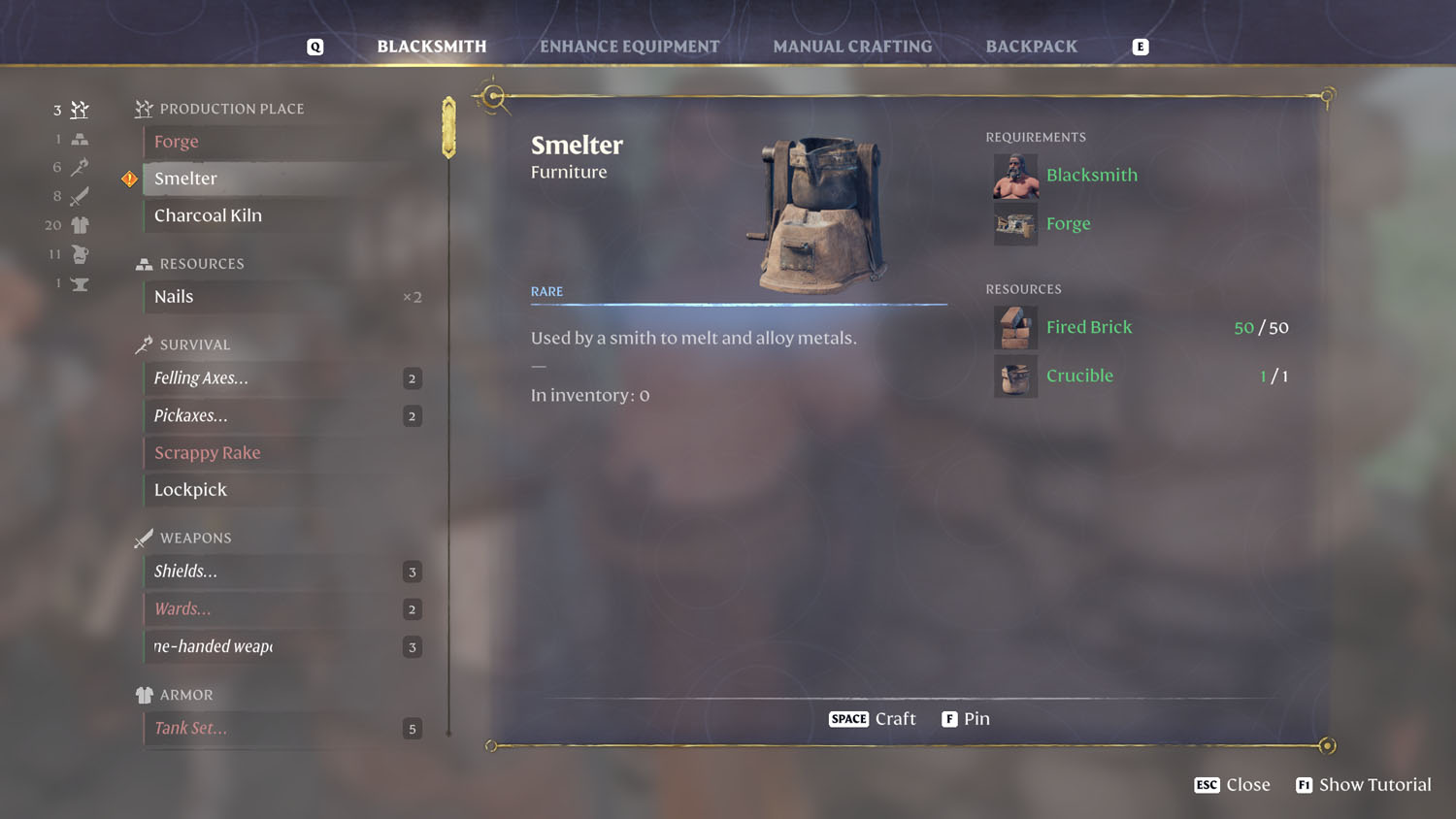This screenshot has width=1456, height=819.
Task: Expand the Tank Set armor group
Action: (x=191, y=729)
